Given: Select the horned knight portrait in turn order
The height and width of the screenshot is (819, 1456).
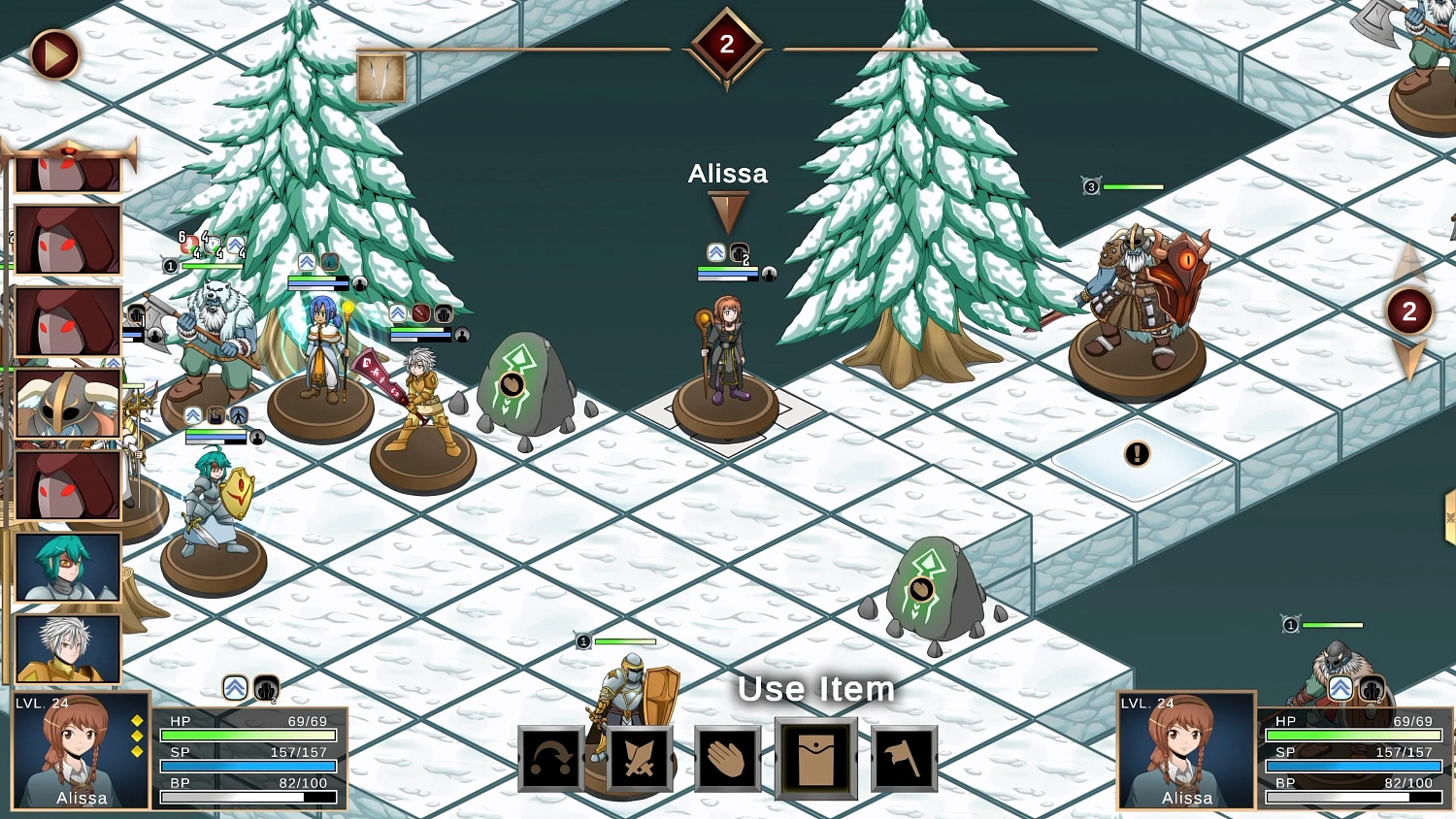Looking at the screenshot, I should [66, 401].
